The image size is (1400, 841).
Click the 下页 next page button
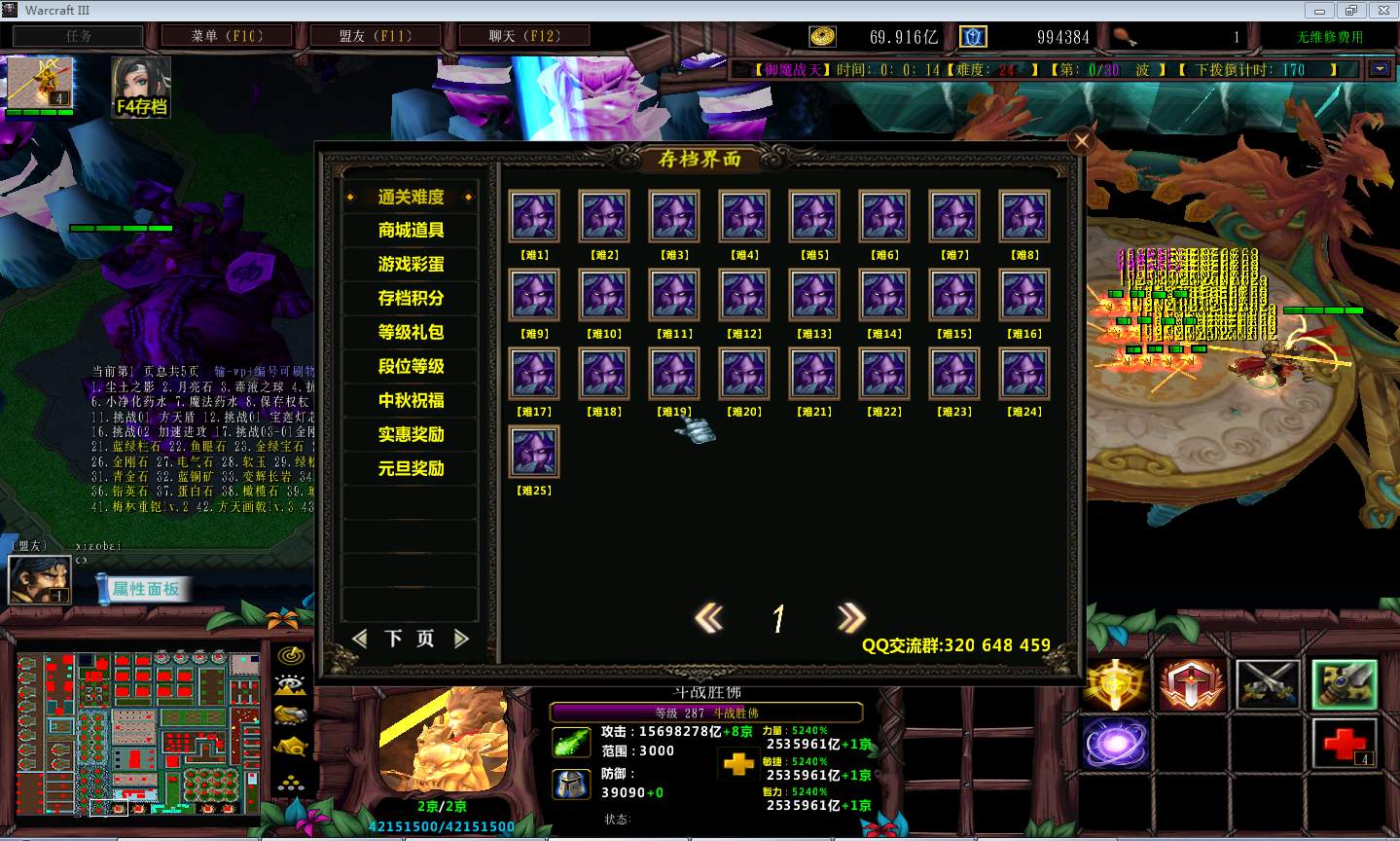click(x=410, y=639)
